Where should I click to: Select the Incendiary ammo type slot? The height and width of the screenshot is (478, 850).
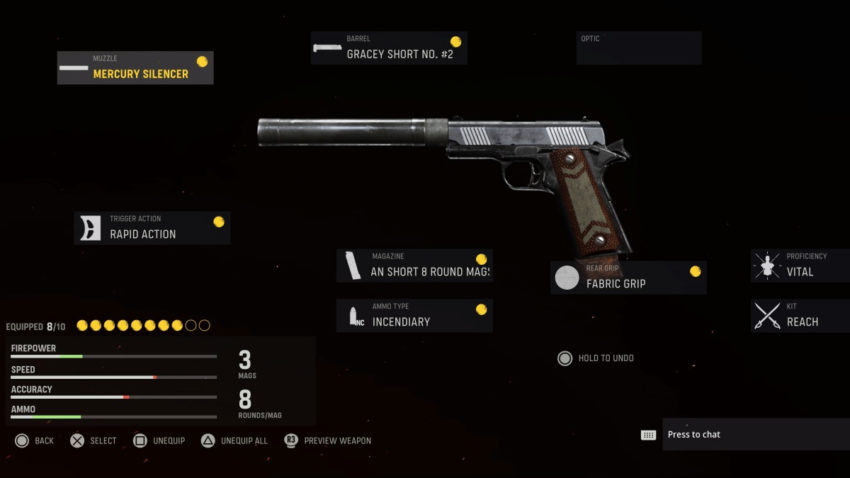[414, 316]
